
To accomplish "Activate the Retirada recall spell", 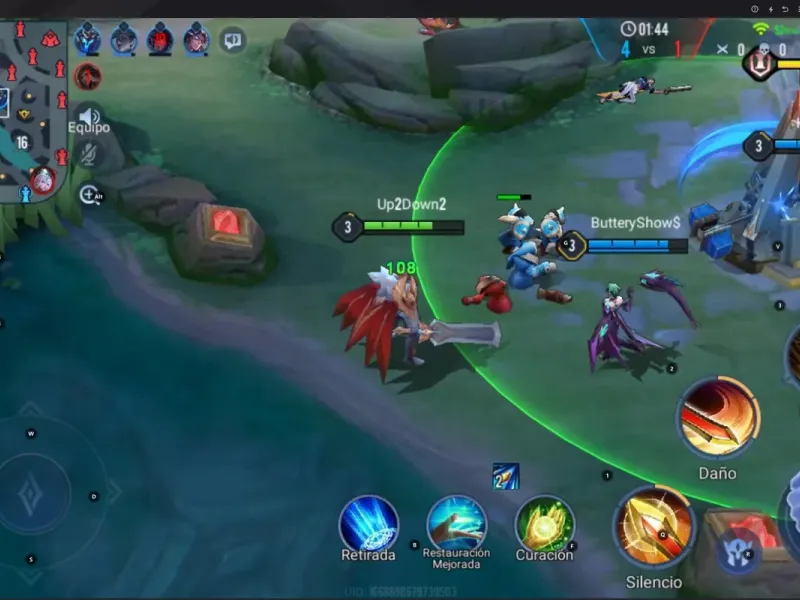I will click(369, 523).
